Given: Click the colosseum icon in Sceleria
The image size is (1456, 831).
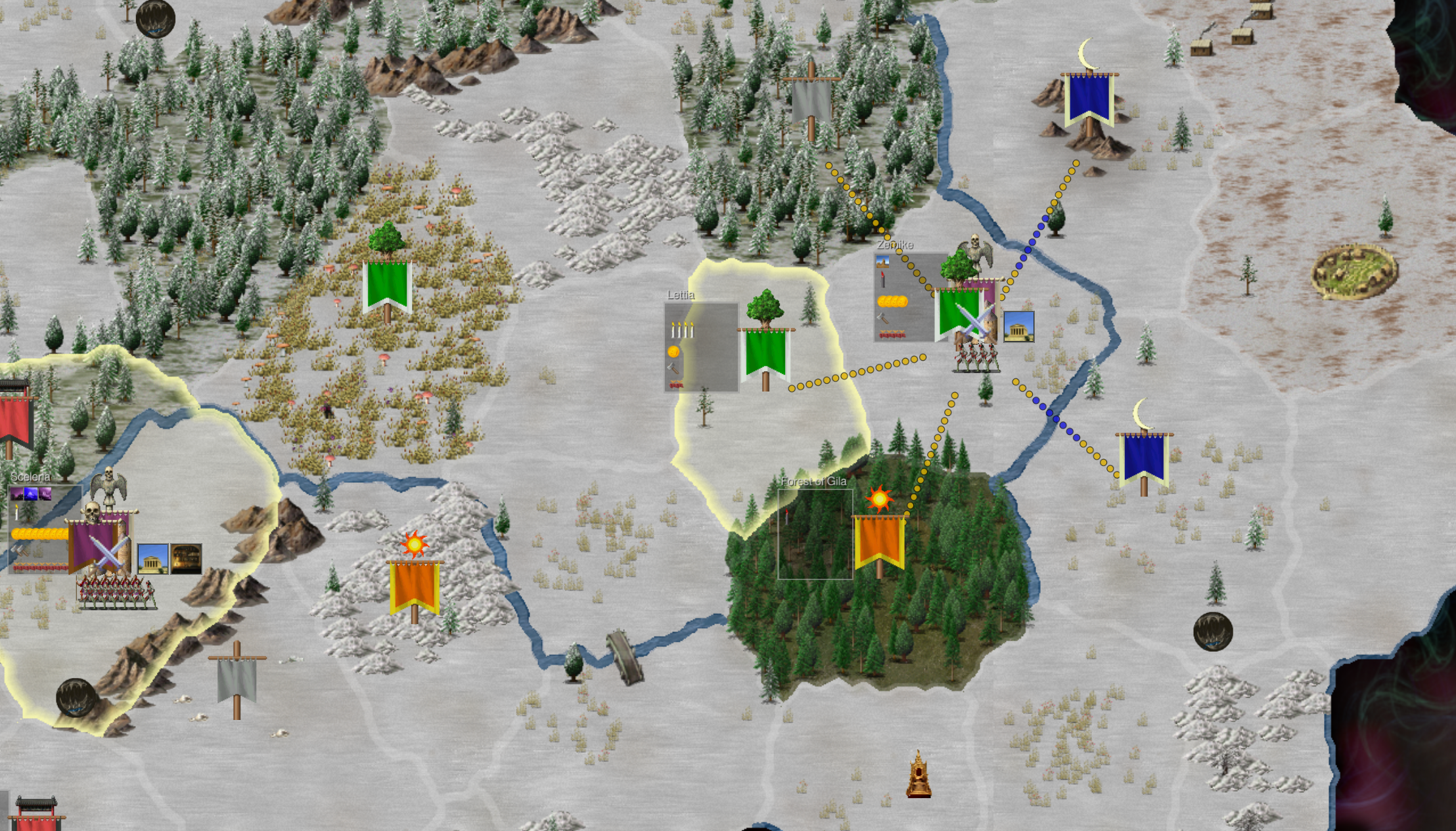Looking at the screenshot, I should [186, 559].
